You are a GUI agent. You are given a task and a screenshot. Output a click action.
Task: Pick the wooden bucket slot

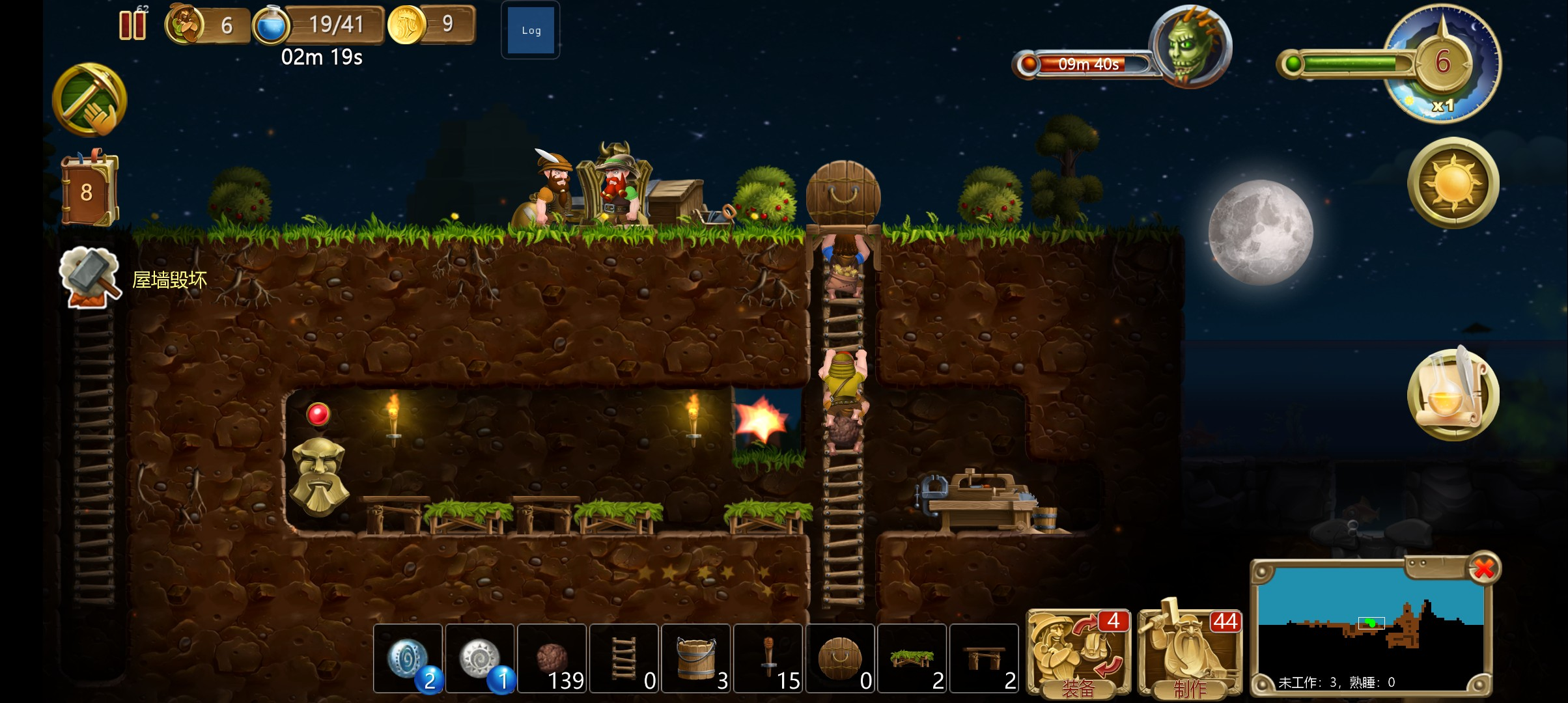coord(697,659)
